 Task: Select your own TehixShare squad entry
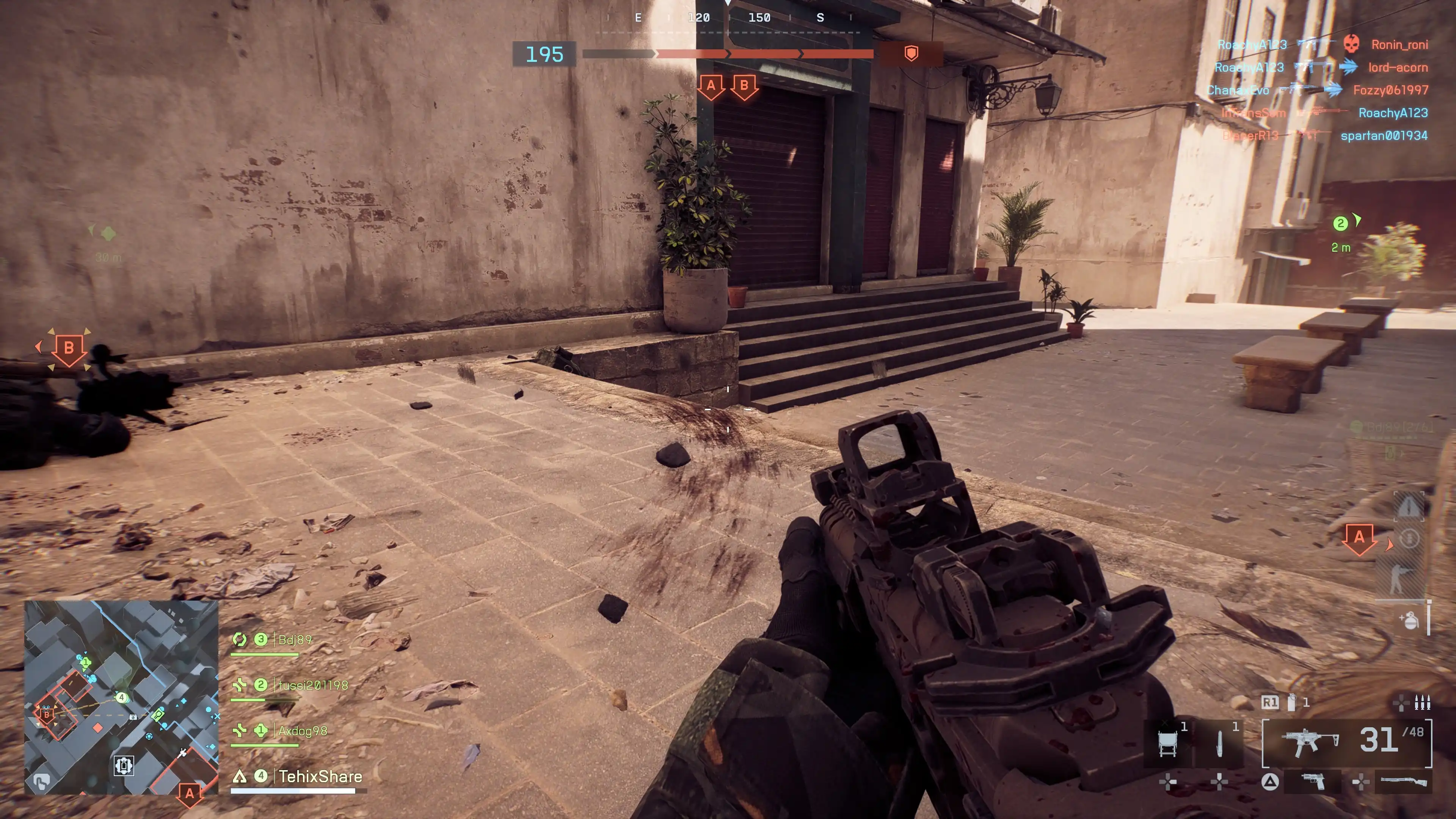(319, 777)
